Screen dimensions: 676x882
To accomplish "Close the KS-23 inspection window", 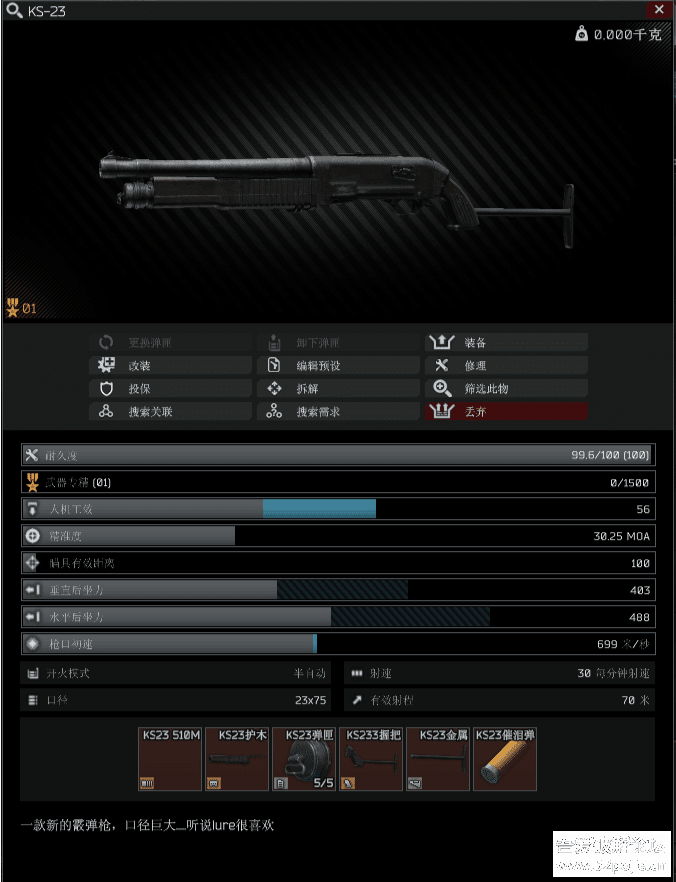I will coord(658,10).
